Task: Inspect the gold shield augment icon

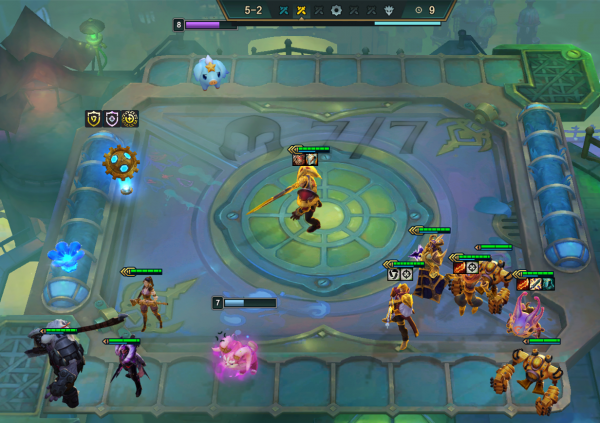Action: tap(94, 119)
